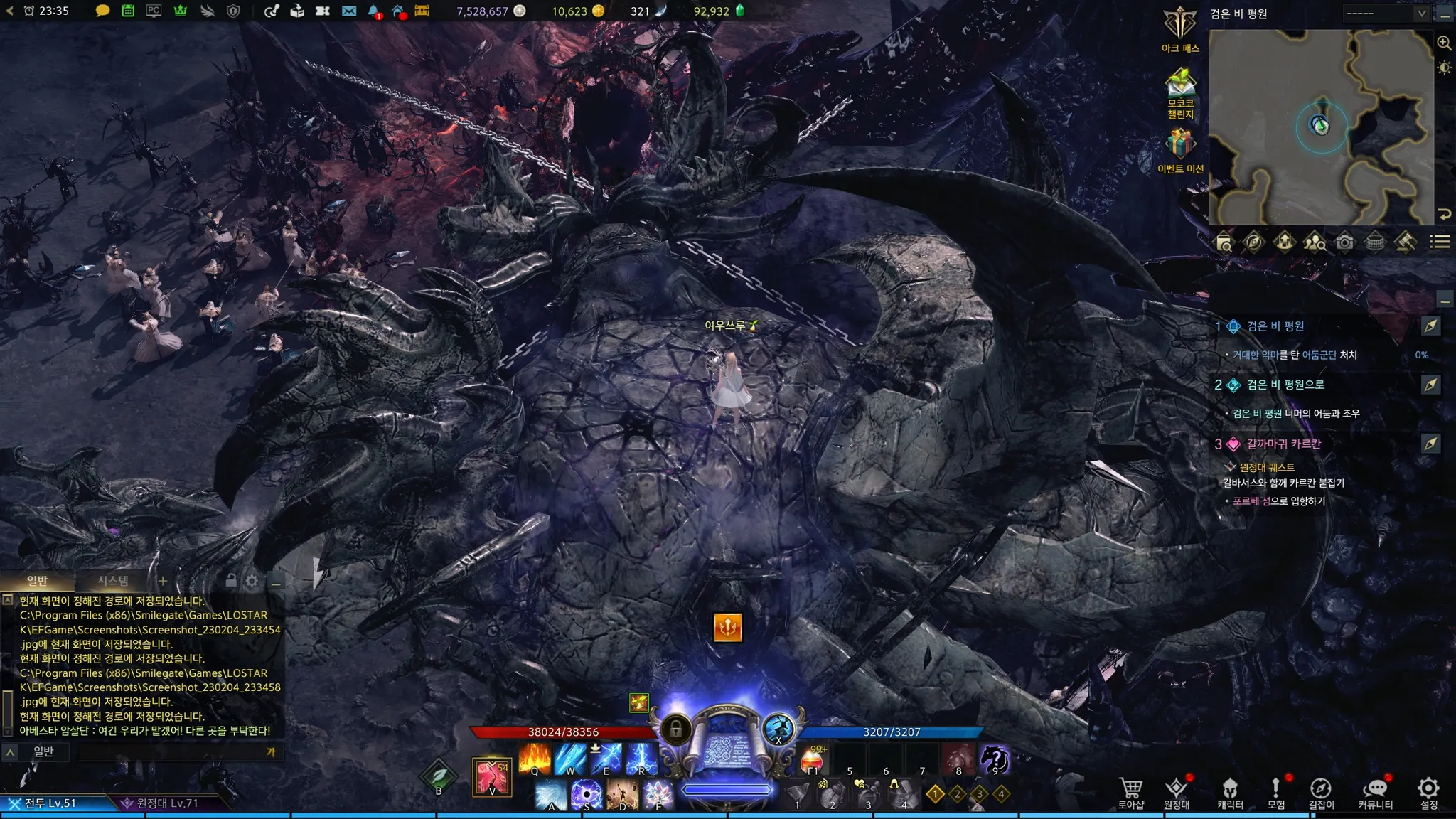This screenshot has height=819, width=1456.
Task: Open the mail envelope icon
Action: [349, 11]
